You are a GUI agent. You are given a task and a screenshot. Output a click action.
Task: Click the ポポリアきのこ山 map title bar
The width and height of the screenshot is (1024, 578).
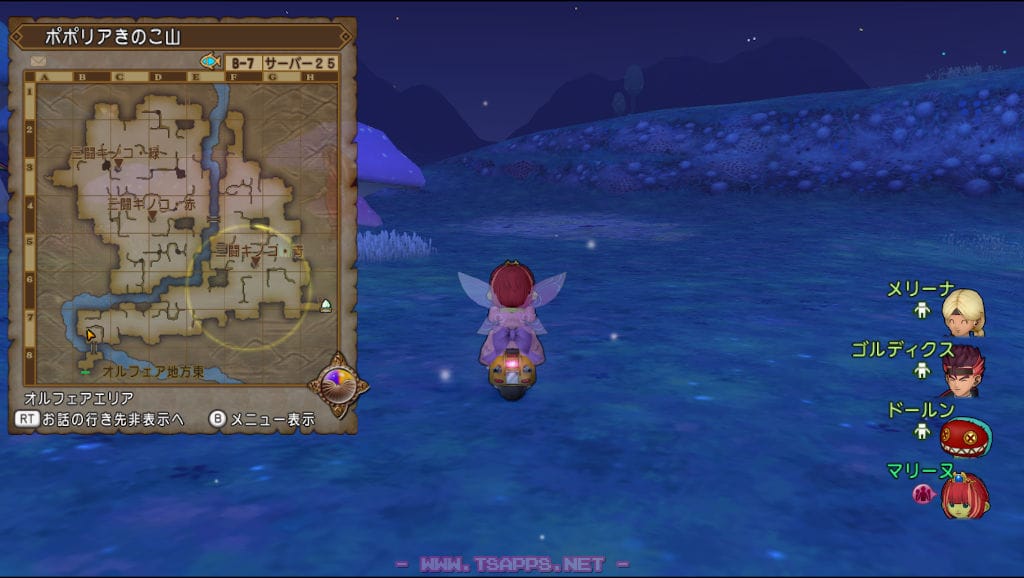point(182,36)
